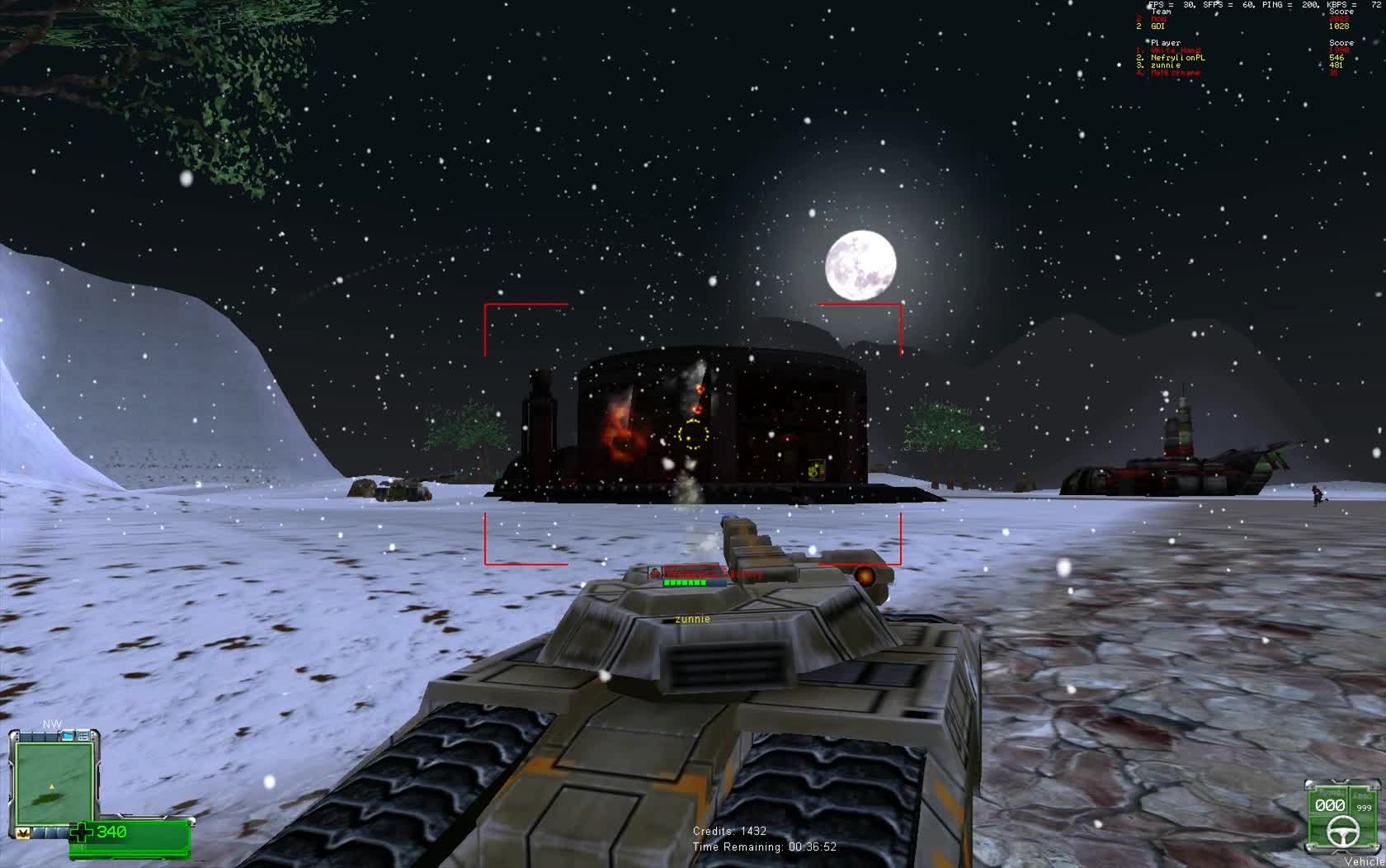The height and width of the screenshot is (868, 1386).
Task: Click the health cross icon
Action: pos(82,831)
